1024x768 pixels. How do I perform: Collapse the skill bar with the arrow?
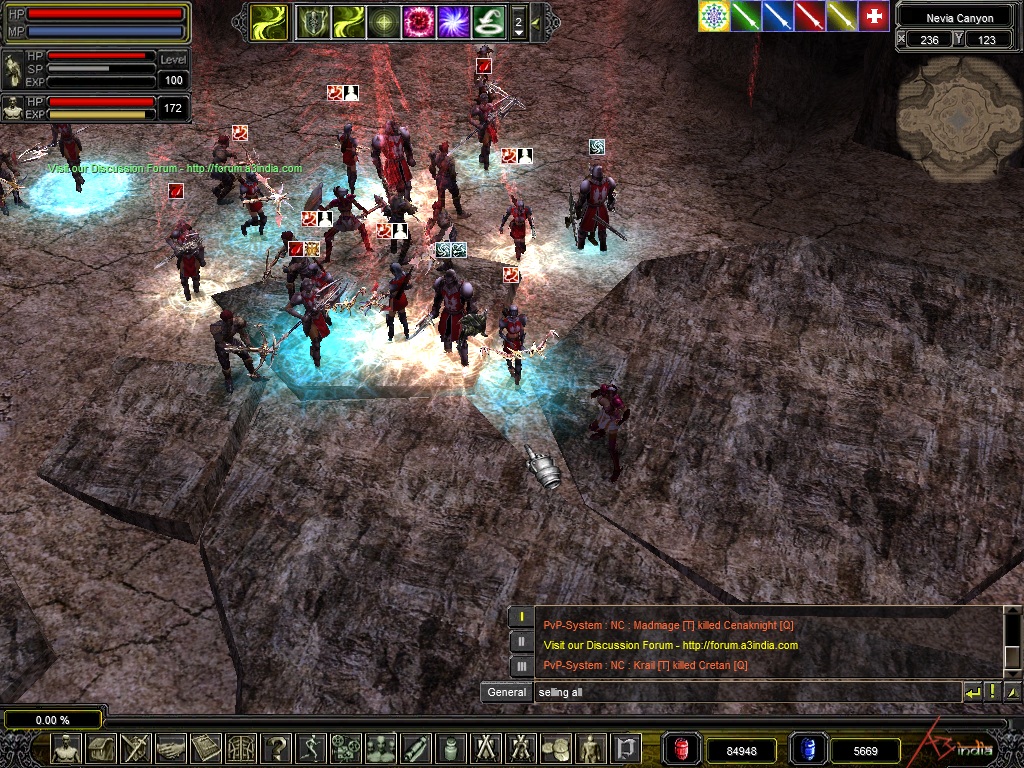pyautogui.click(x=537, y=22)
